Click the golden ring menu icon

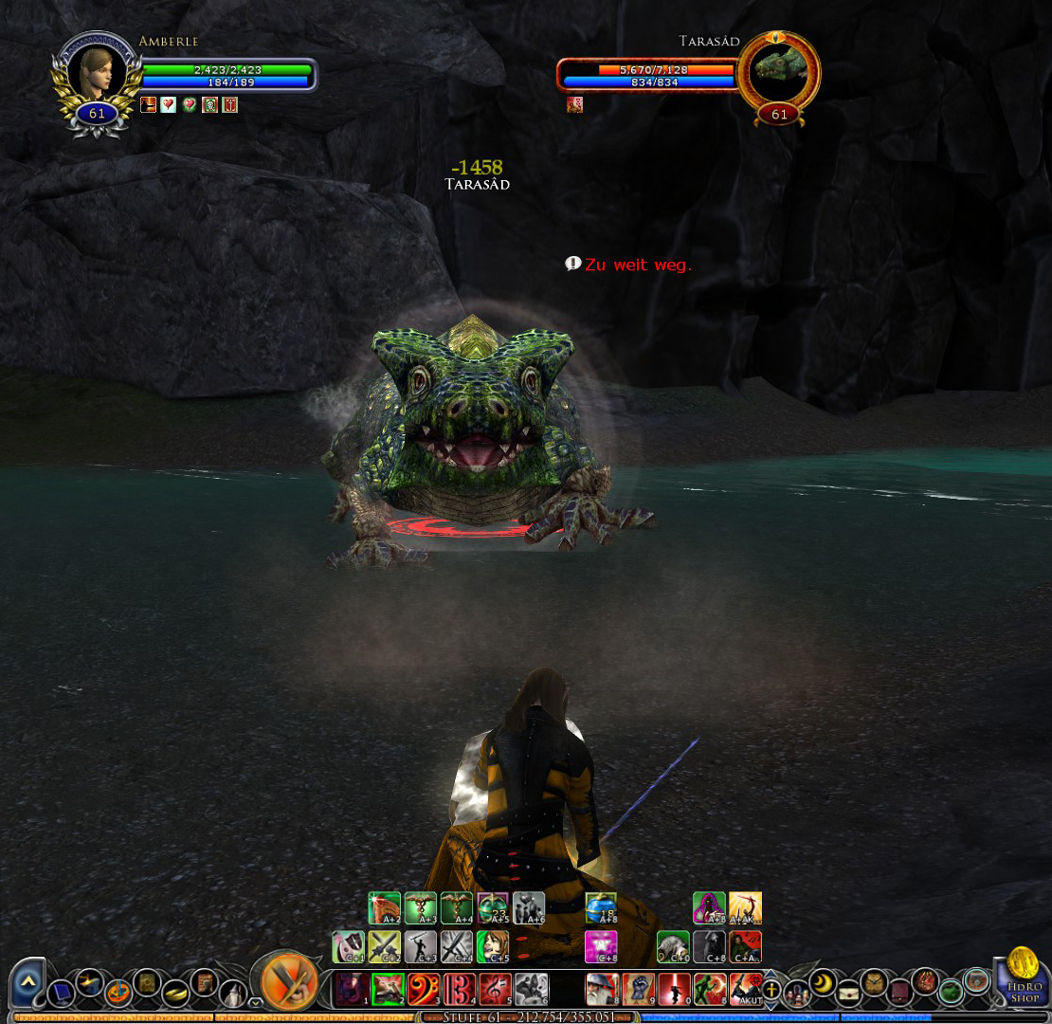pos(176,993)
